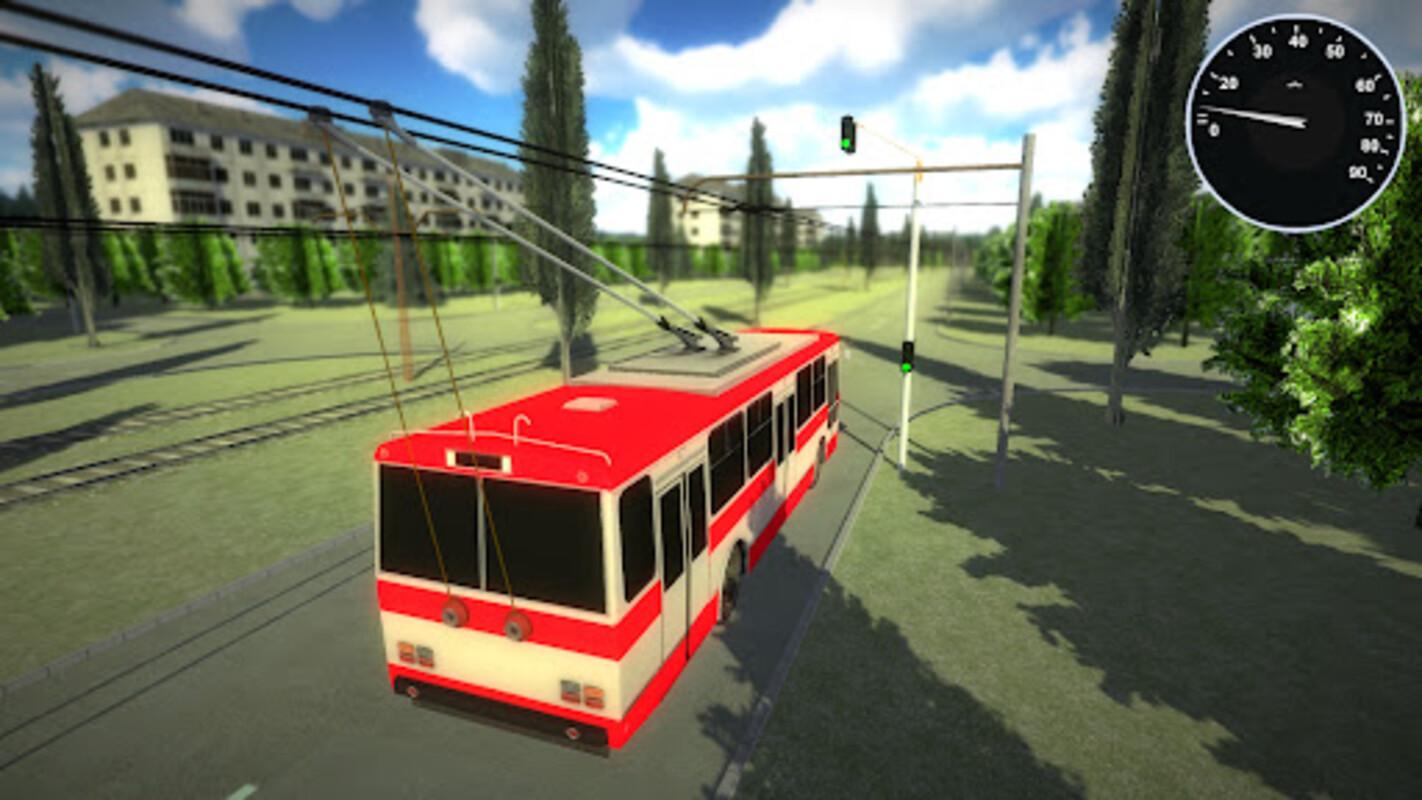Click the green traffic light signal
The image size is (1422, 800).
(x=845, y=141)
